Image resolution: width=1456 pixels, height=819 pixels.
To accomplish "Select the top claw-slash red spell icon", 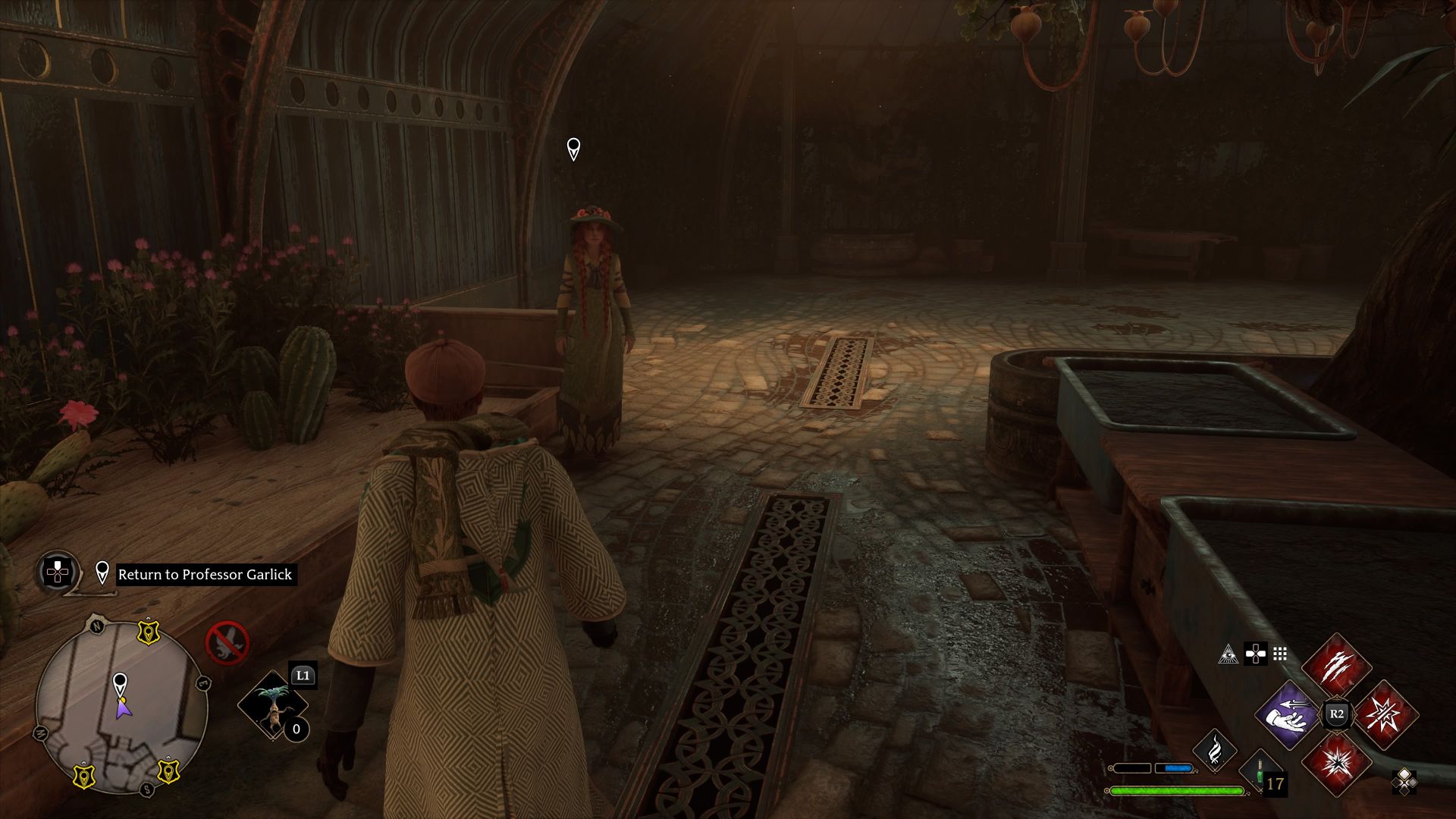I will point(1337,666).
